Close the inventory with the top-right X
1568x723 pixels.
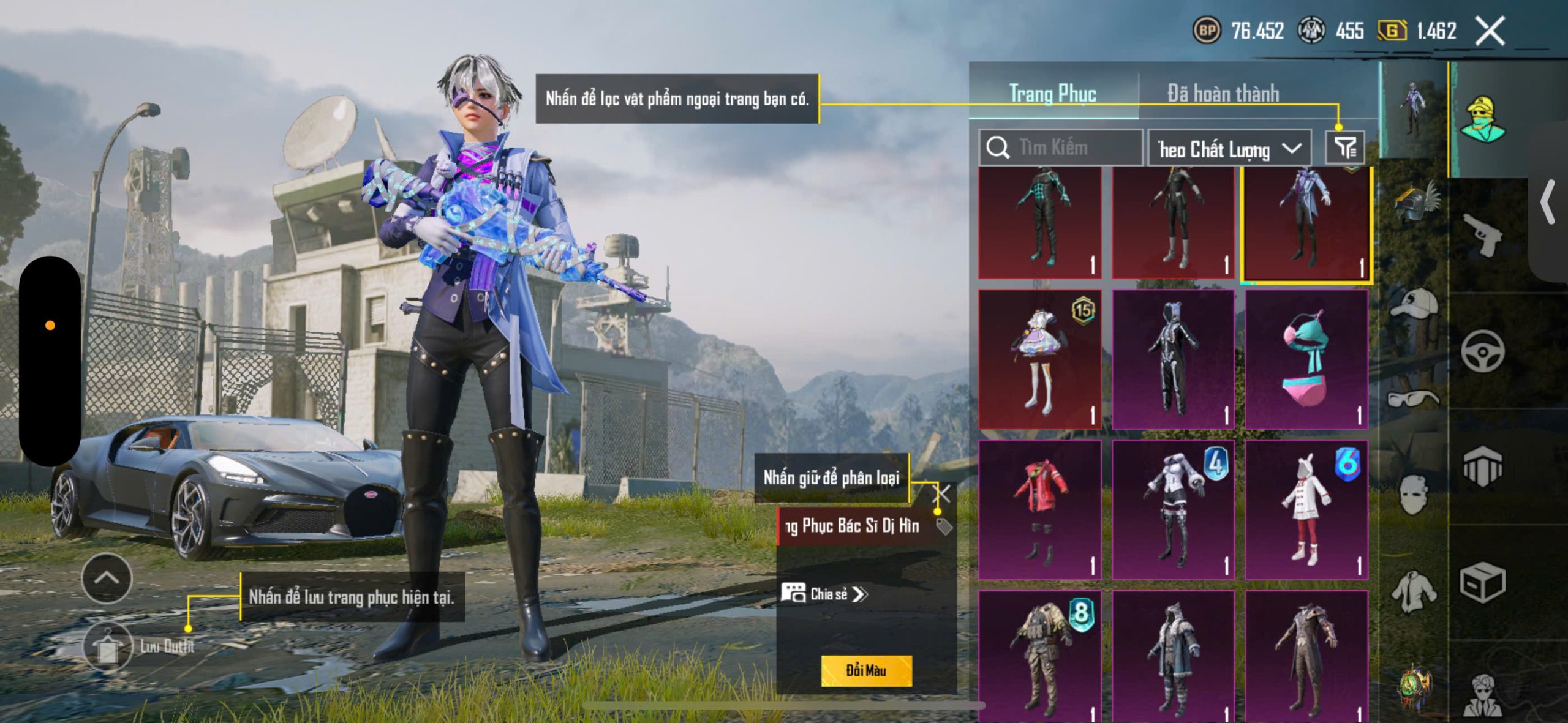pyautogui.click(x=1490, y=31)
